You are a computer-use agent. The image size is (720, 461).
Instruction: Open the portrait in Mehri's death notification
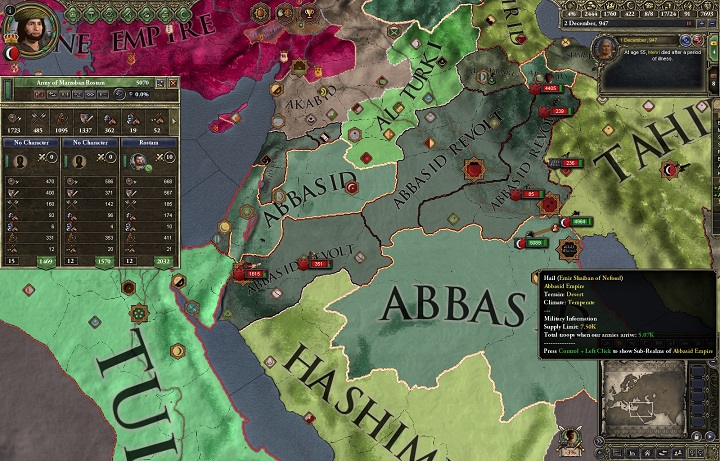604,47
